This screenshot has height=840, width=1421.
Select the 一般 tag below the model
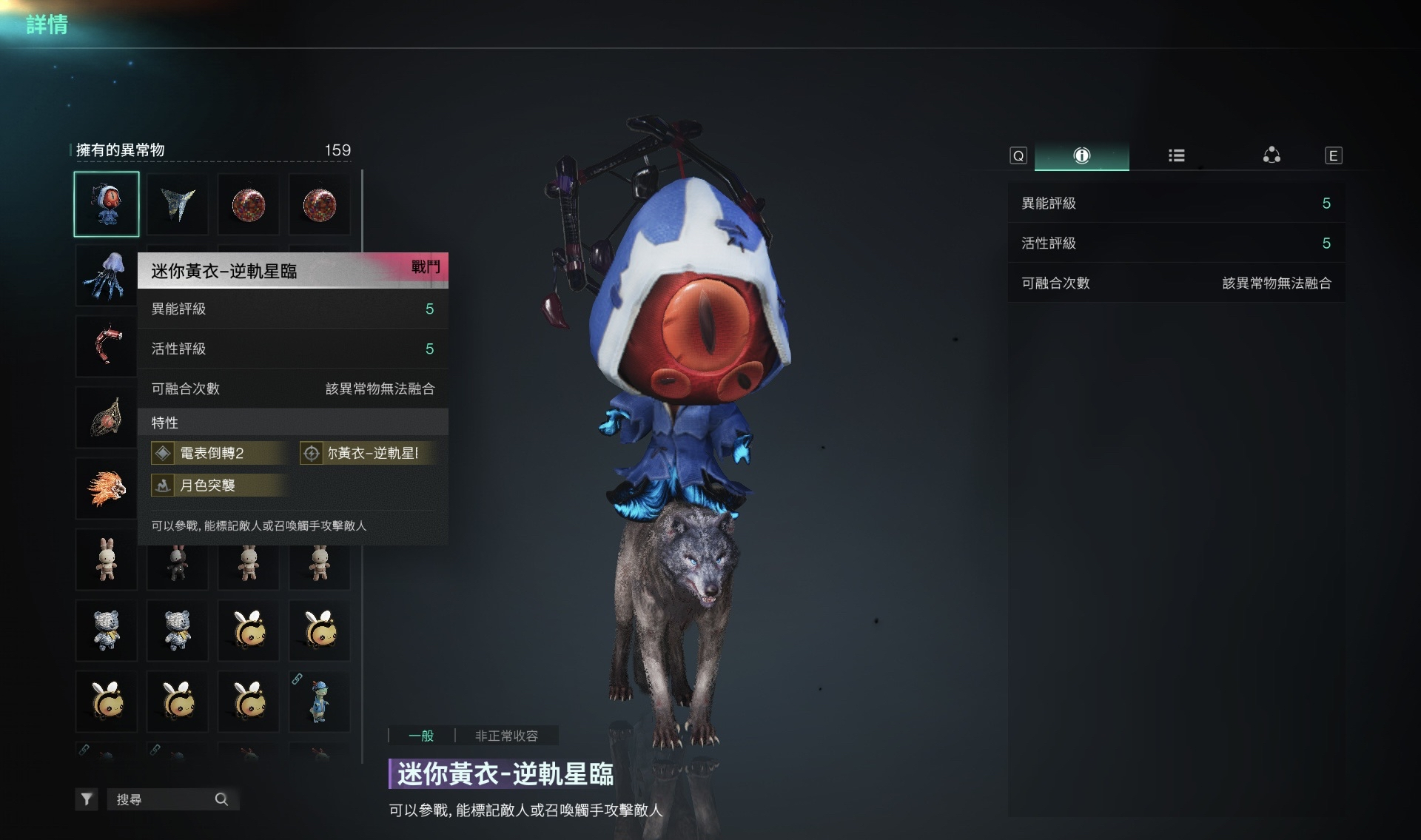(421, 736)
